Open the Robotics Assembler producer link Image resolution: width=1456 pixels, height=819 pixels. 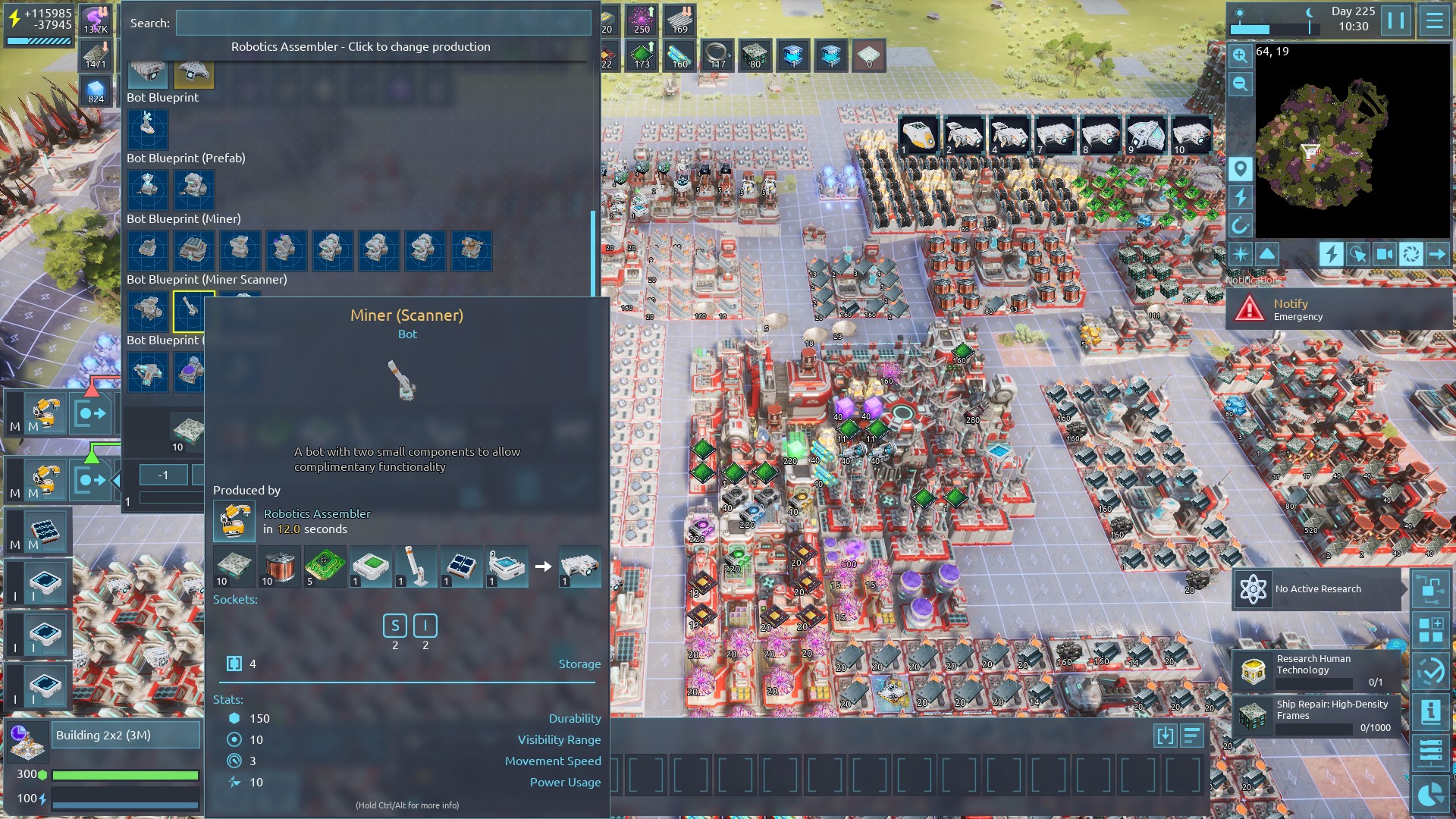(316, 513)
